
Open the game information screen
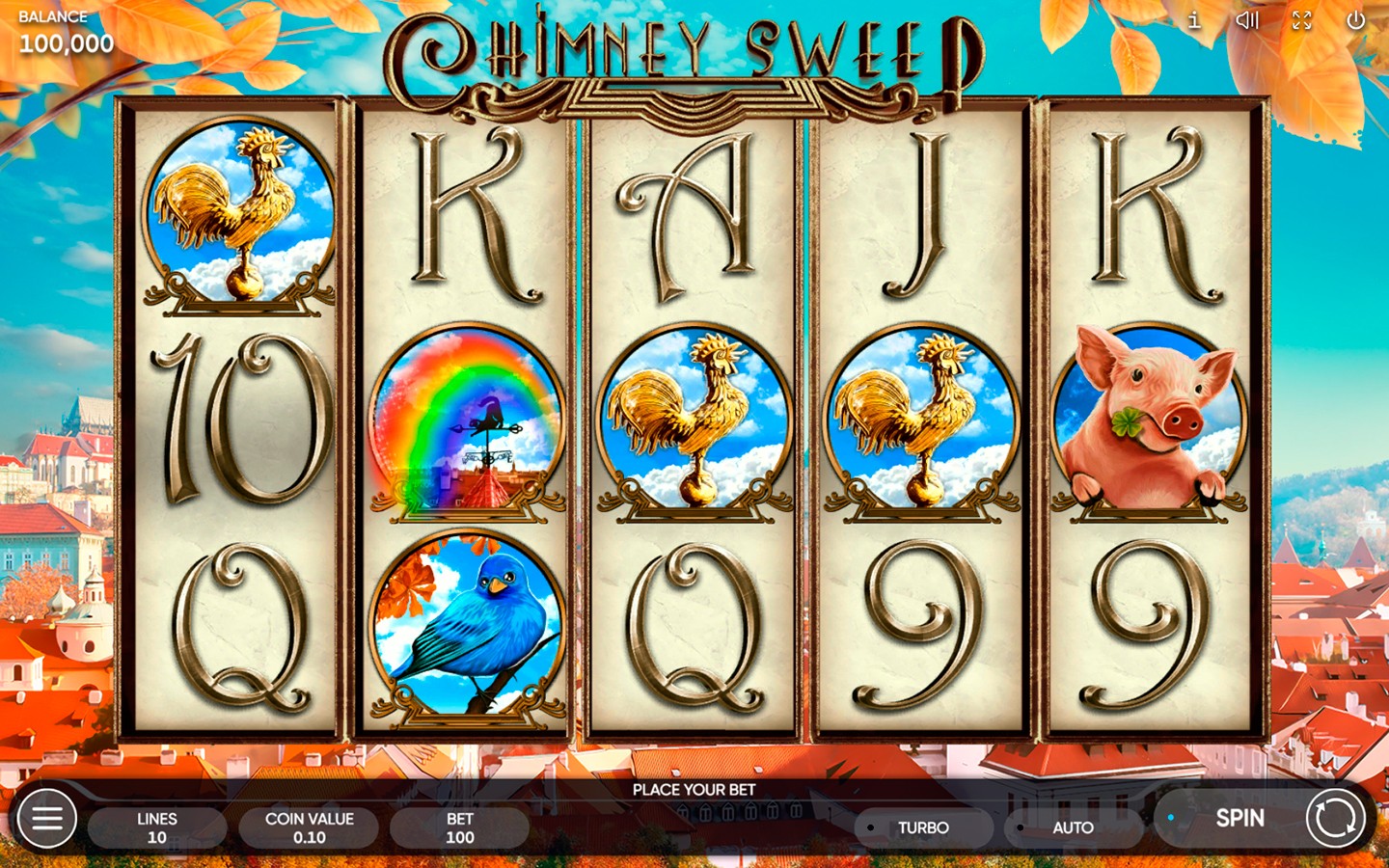[x=1193, y=20]
